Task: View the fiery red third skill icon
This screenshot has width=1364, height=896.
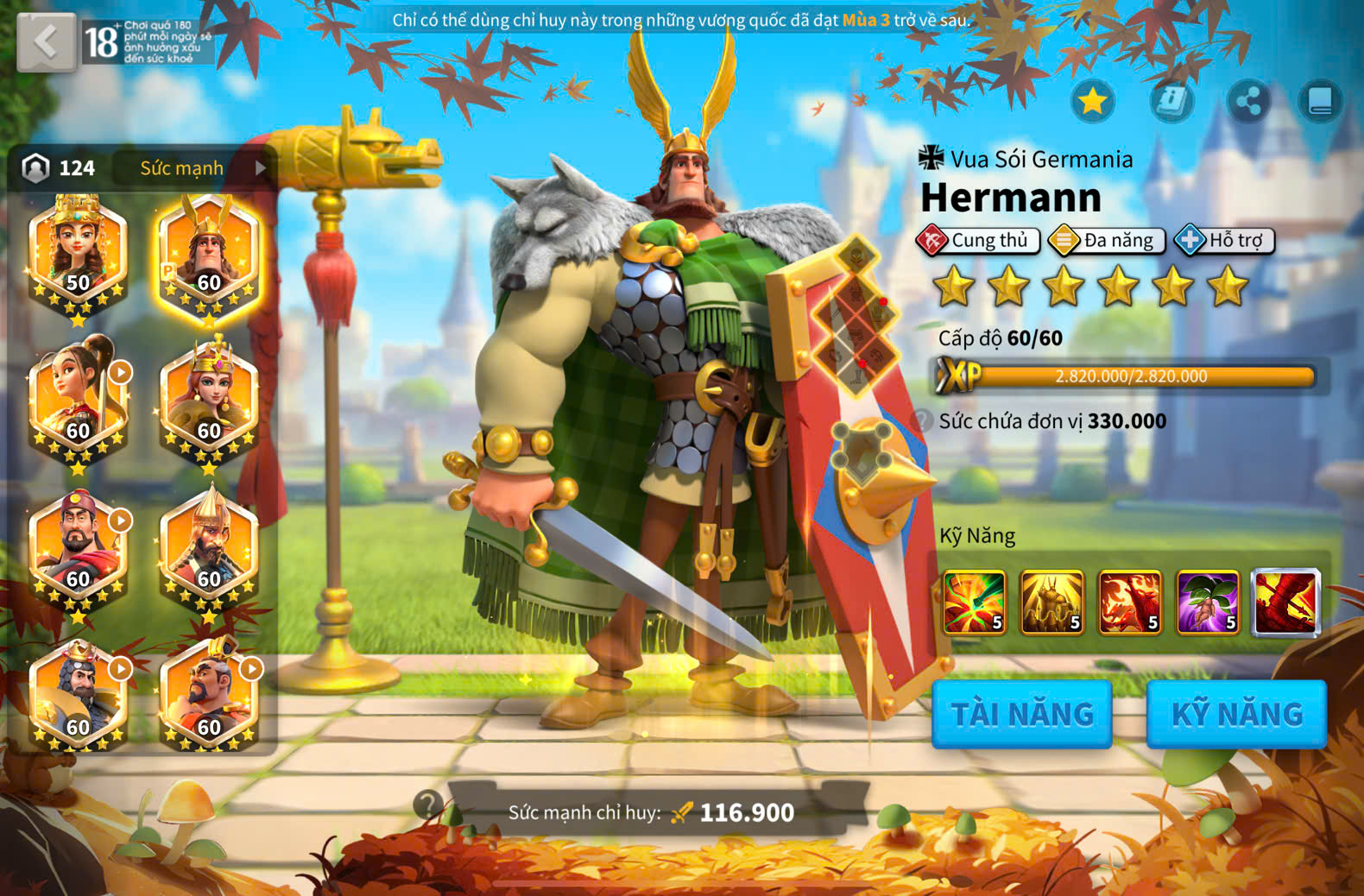Action: pos(1130,603)
